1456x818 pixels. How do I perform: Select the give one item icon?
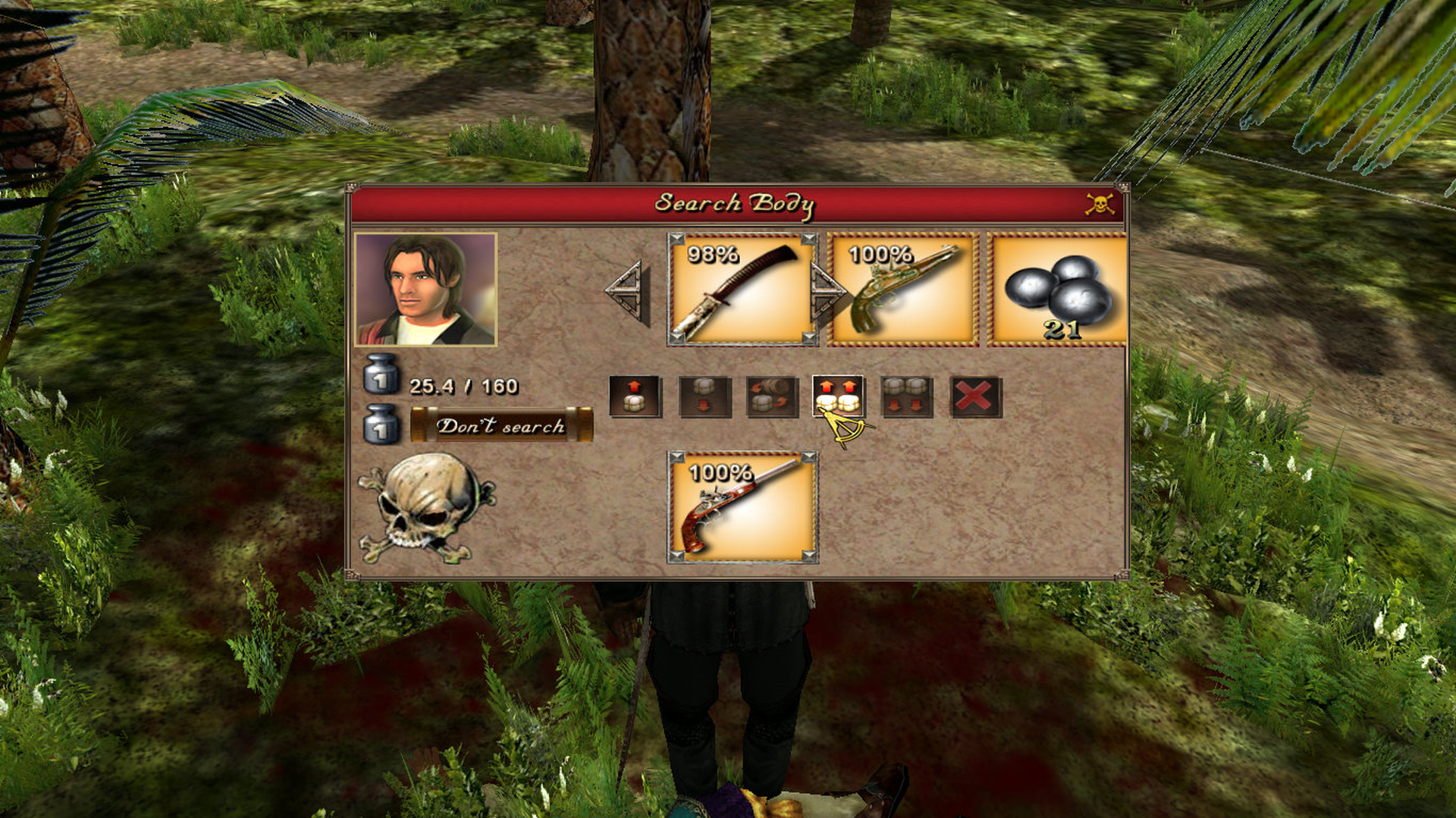tap(704, 396)
